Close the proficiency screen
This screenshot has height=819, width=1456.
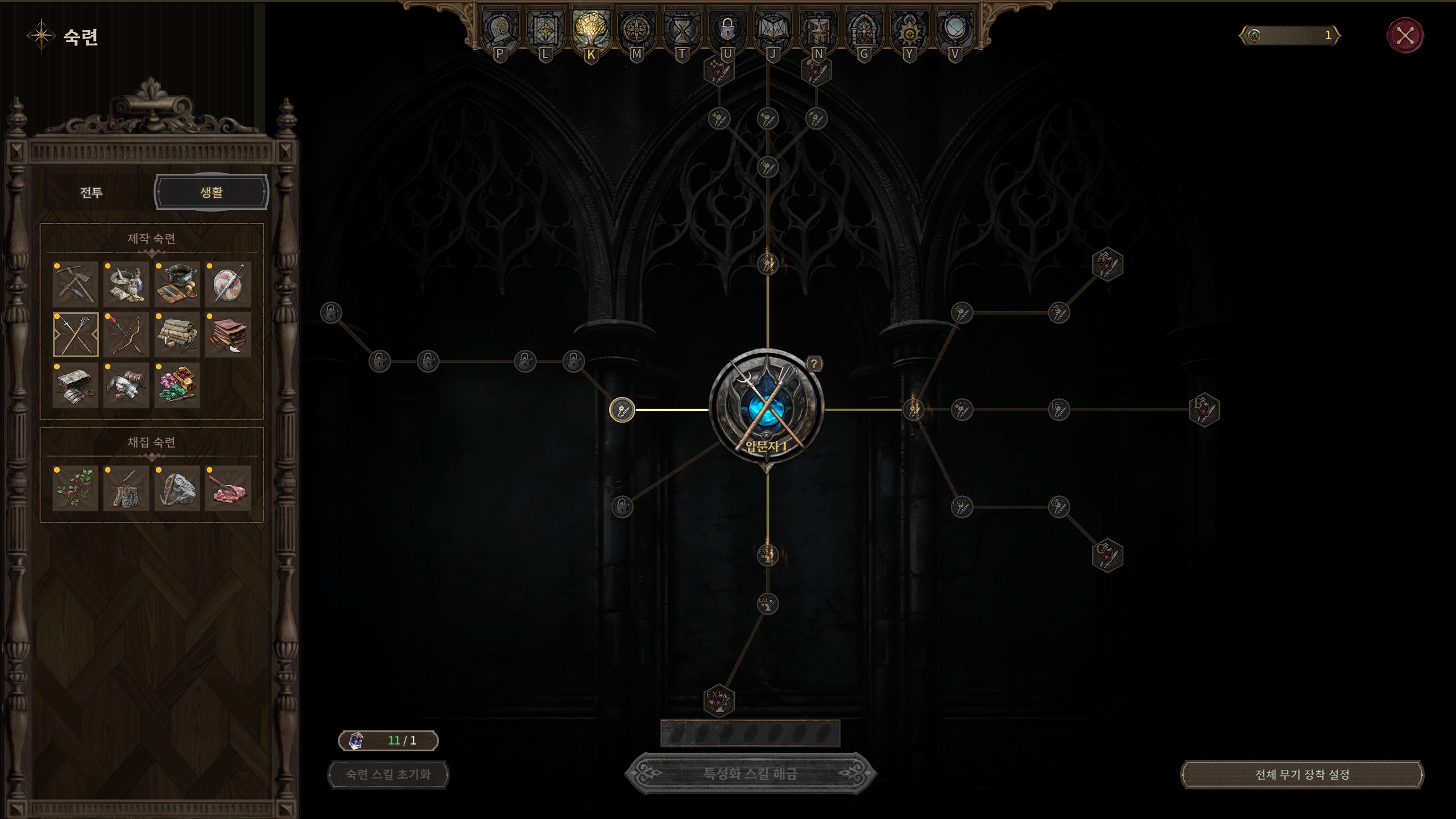coord(1405,36)
